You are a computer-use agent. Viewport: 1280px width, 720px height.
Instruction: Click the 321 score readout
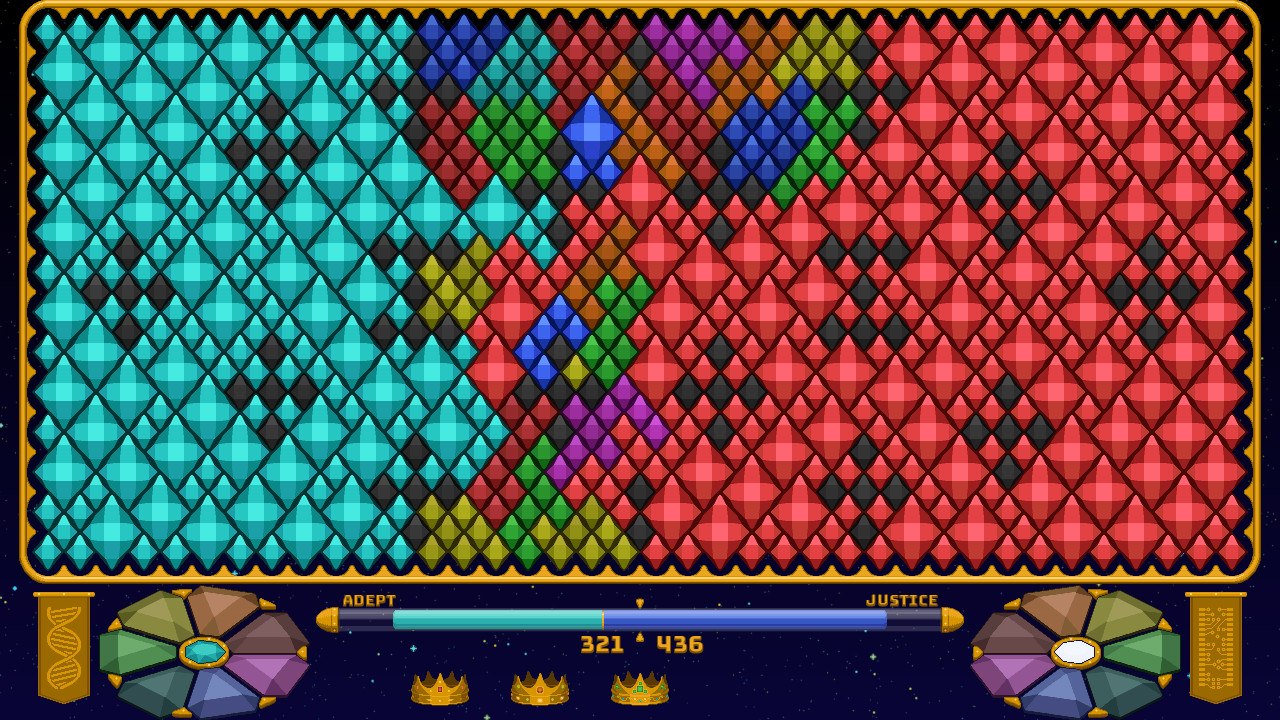pyautogui.click(x=604, y=644)
